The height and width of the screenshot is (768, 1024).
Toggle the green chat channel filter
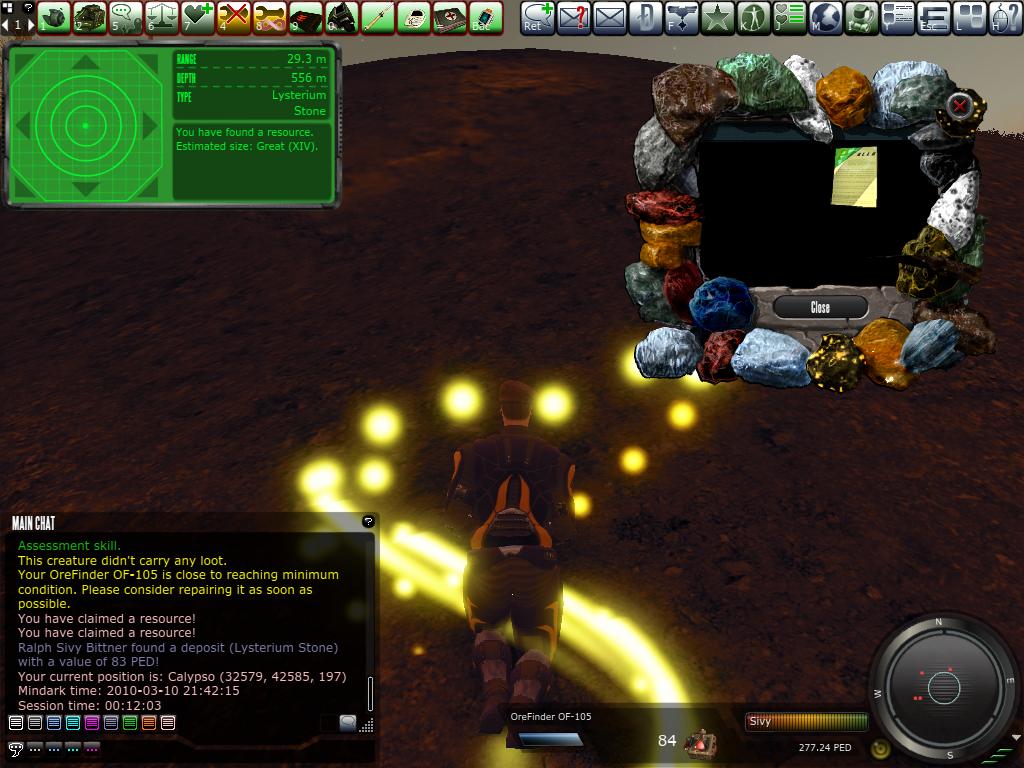(130, 722)
